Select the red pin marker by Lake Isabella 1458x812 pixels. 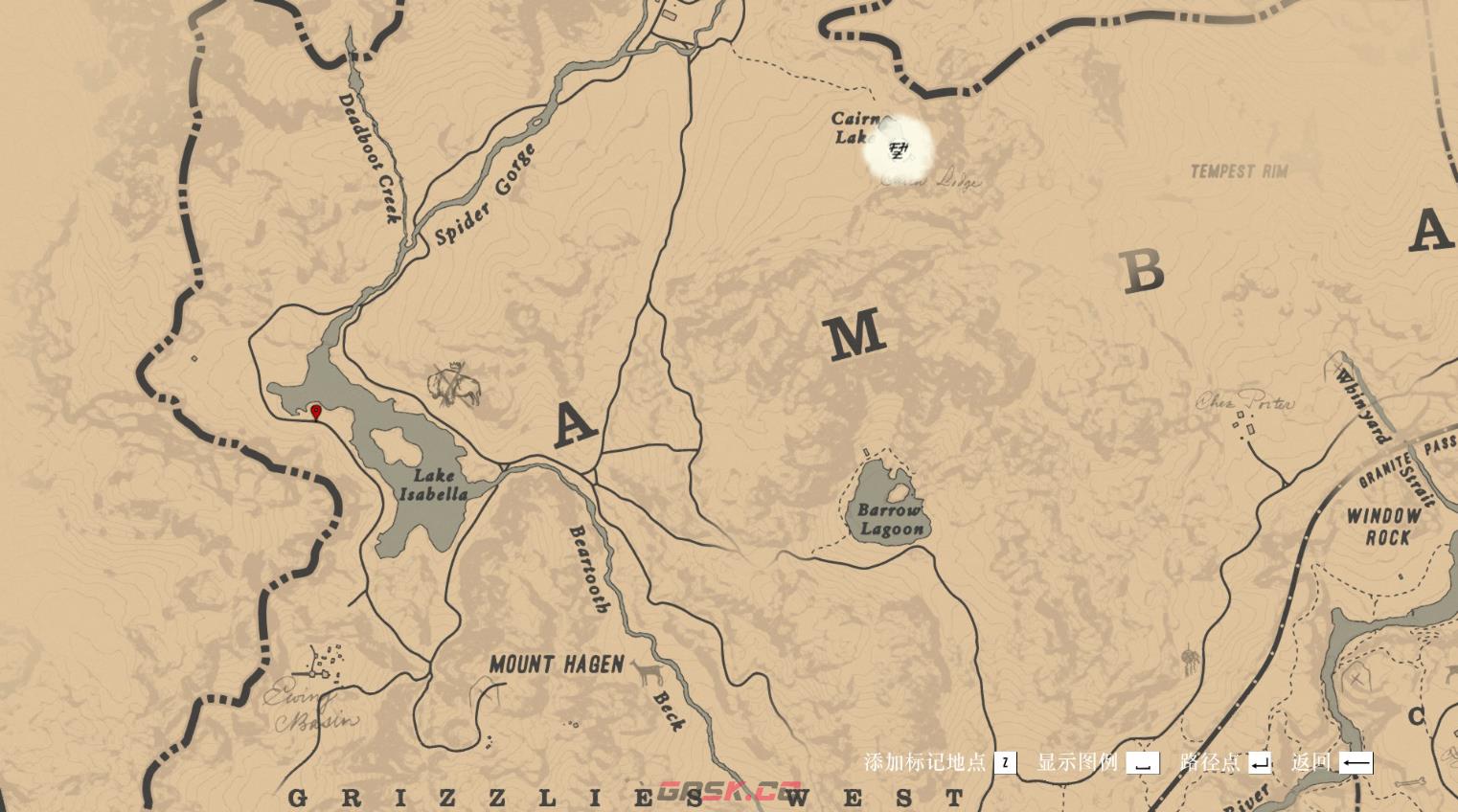coord(316,413)
